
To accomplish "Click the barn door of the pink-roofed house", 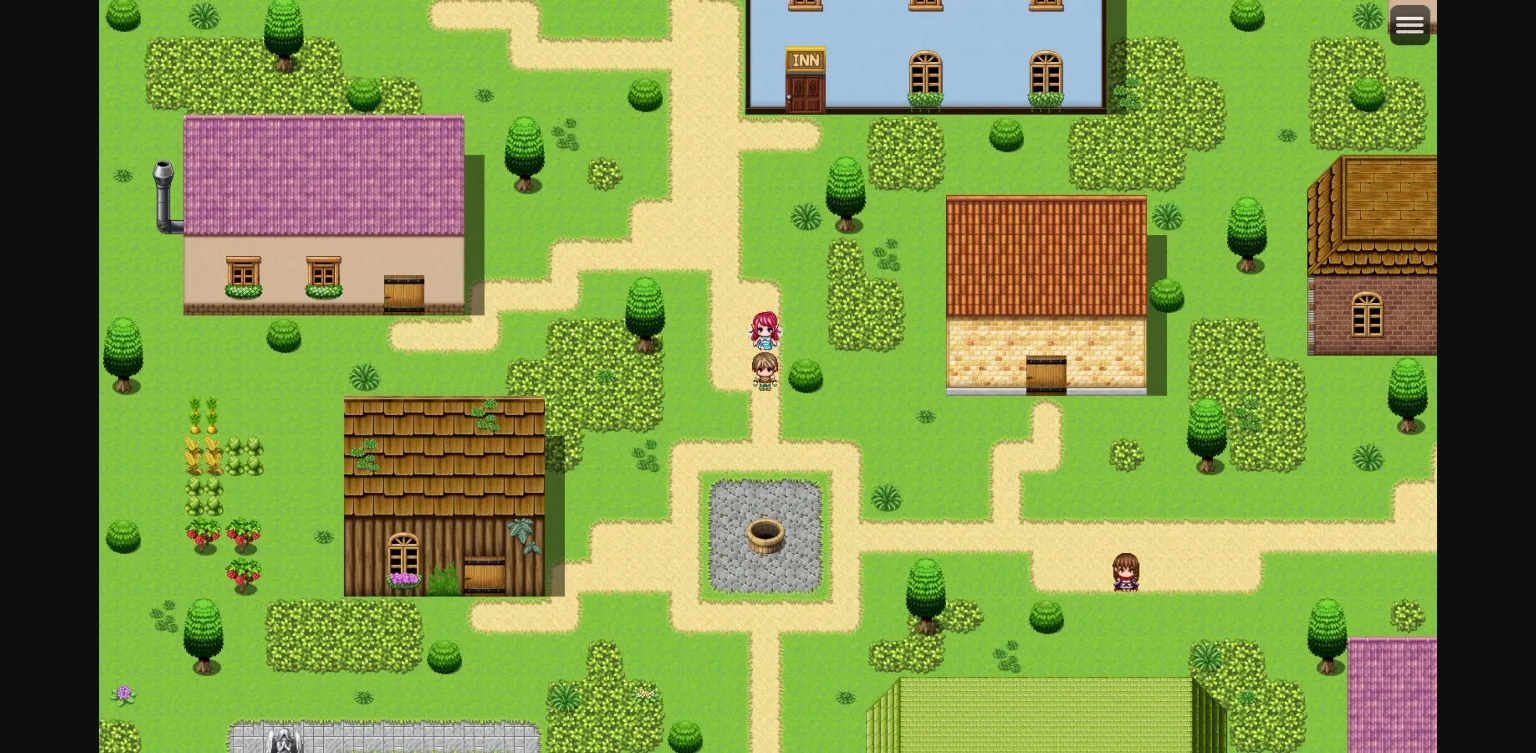I will point(406,292).
